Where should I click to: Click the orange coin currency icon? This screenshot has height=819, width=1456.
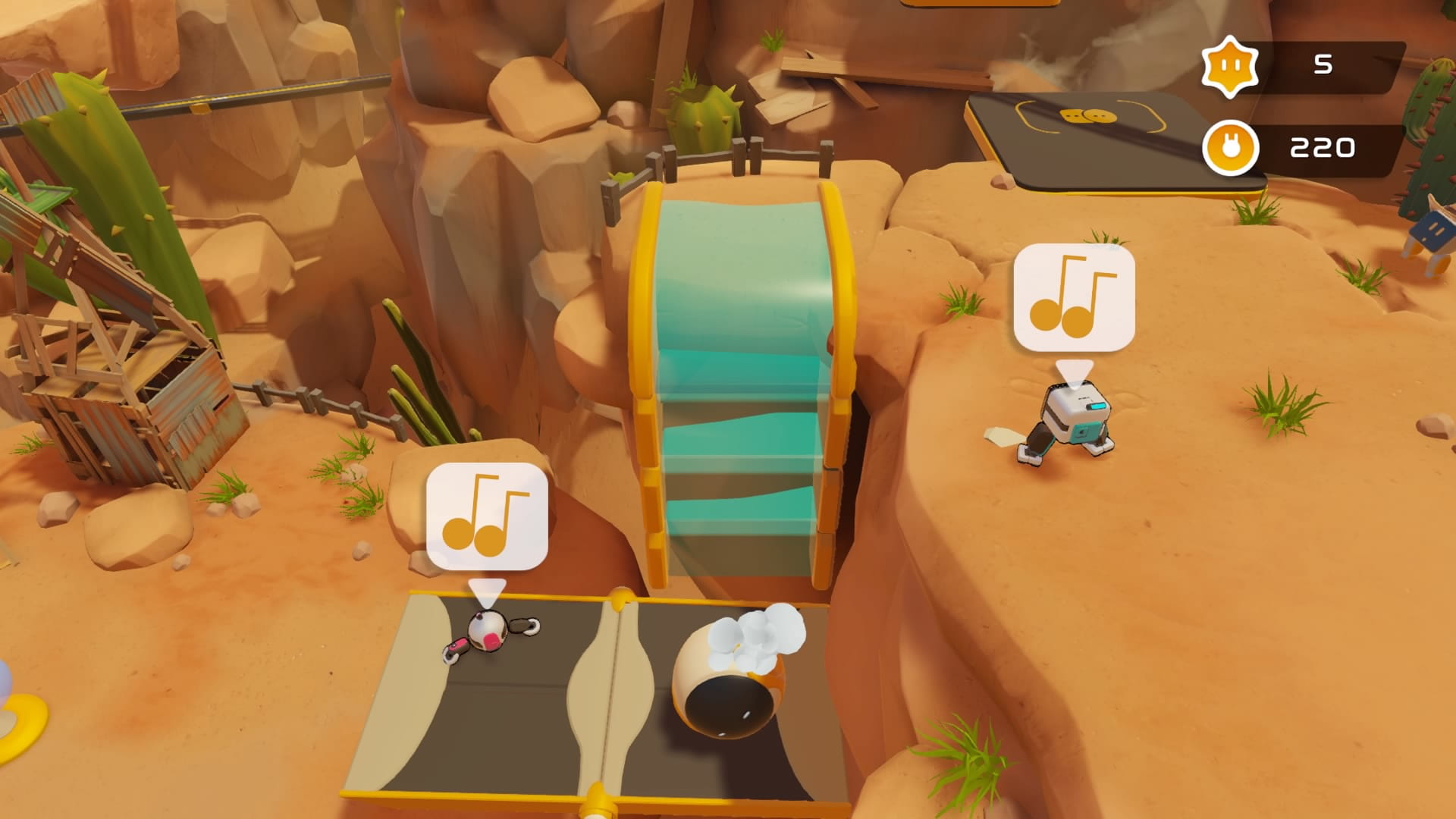pos(1230,148)
